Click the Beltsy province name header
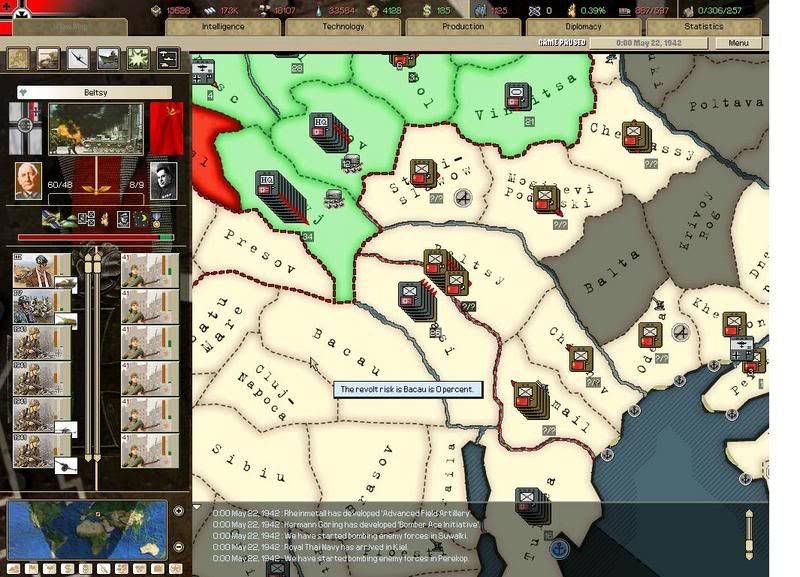 click(95, 92)
